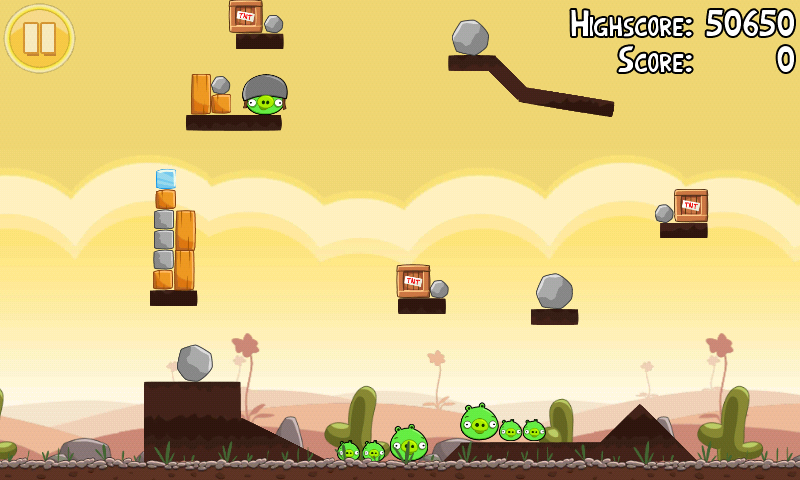Pause the game with the round button

(40, 38)
